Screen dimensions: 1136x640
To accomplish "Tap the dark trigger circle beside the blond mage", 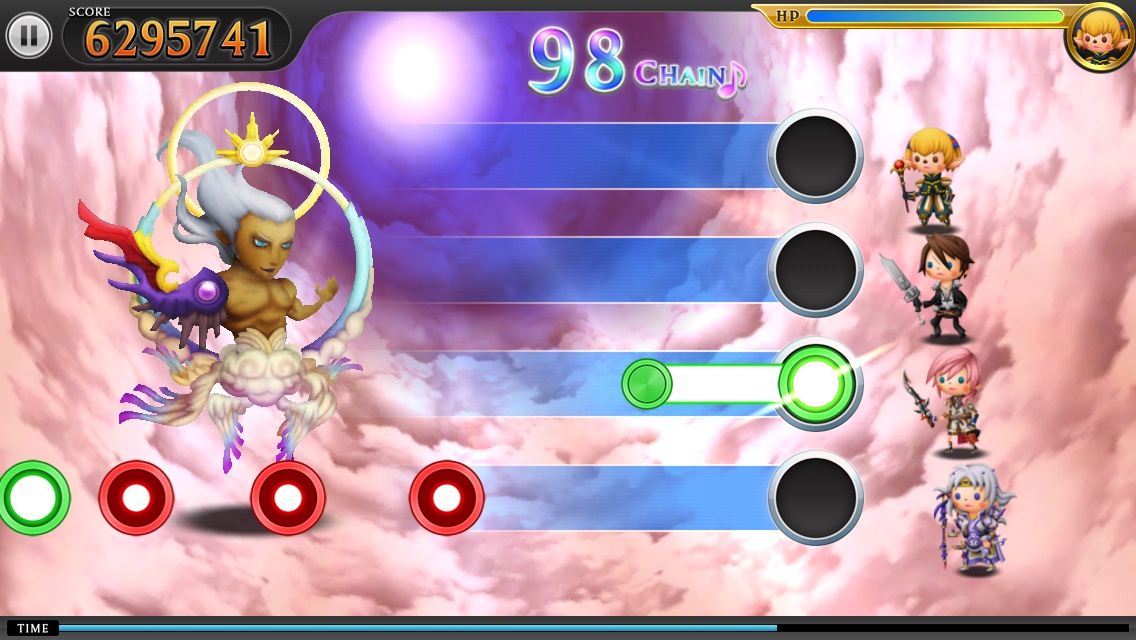I will click(816, 156).
